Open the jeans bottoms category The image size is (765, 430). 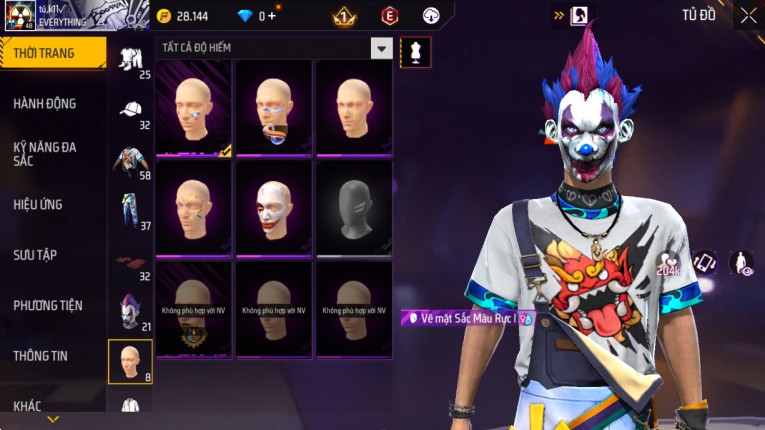(x=130, y=209)
